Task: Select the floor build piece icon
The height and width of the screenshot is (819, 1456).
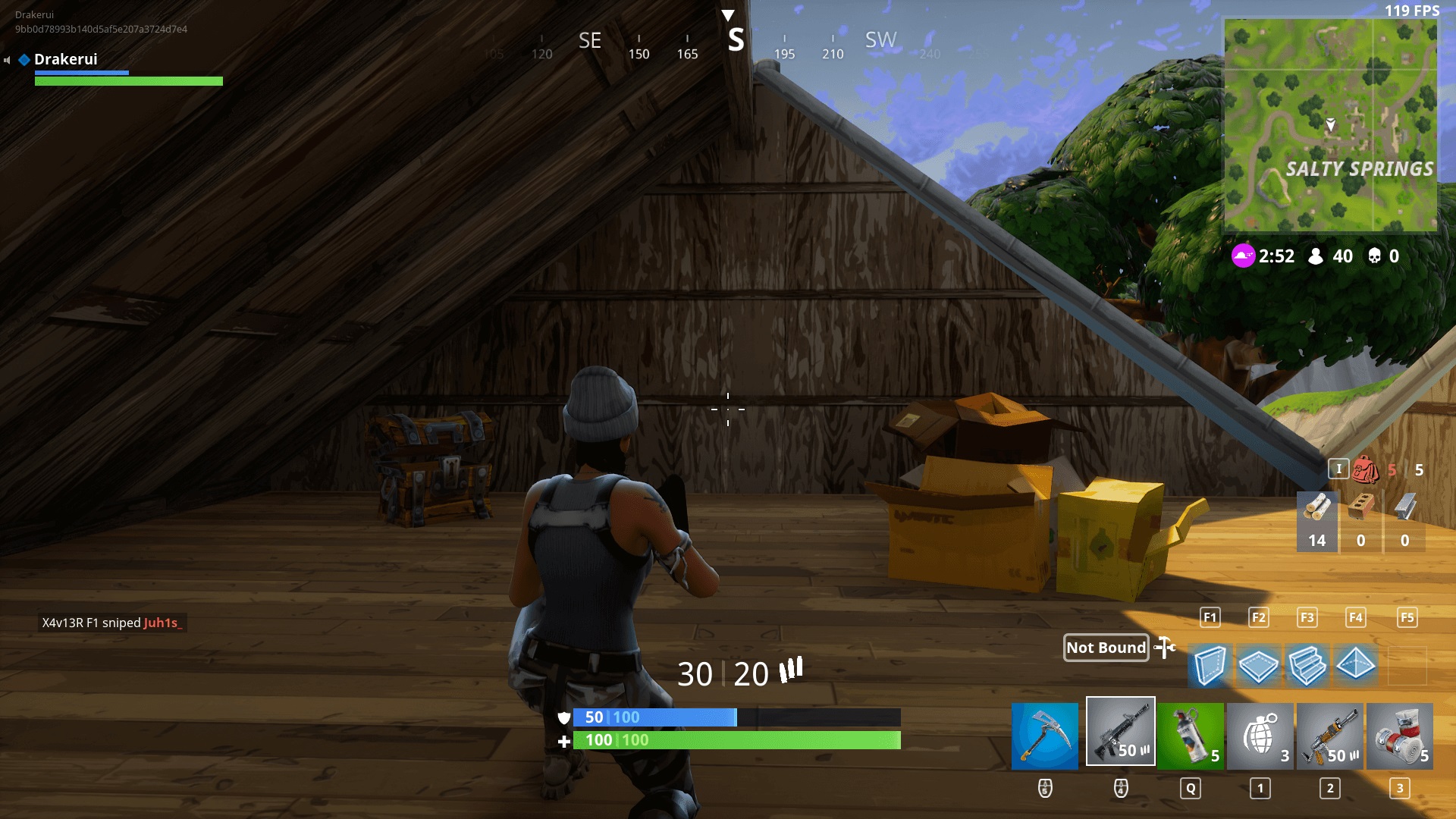Action: pyautogui.click(x=1259, y=667)
